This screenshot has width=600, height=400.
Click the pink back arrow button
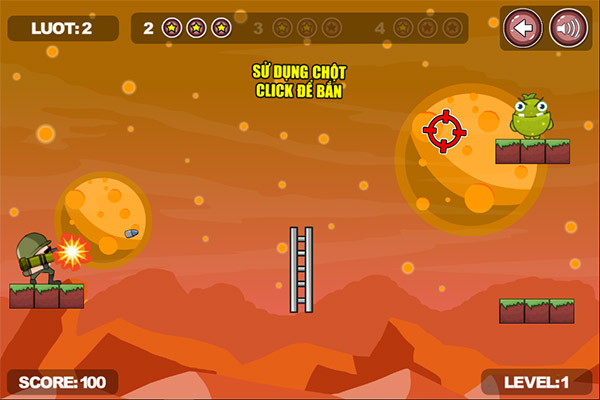[522, 27]
